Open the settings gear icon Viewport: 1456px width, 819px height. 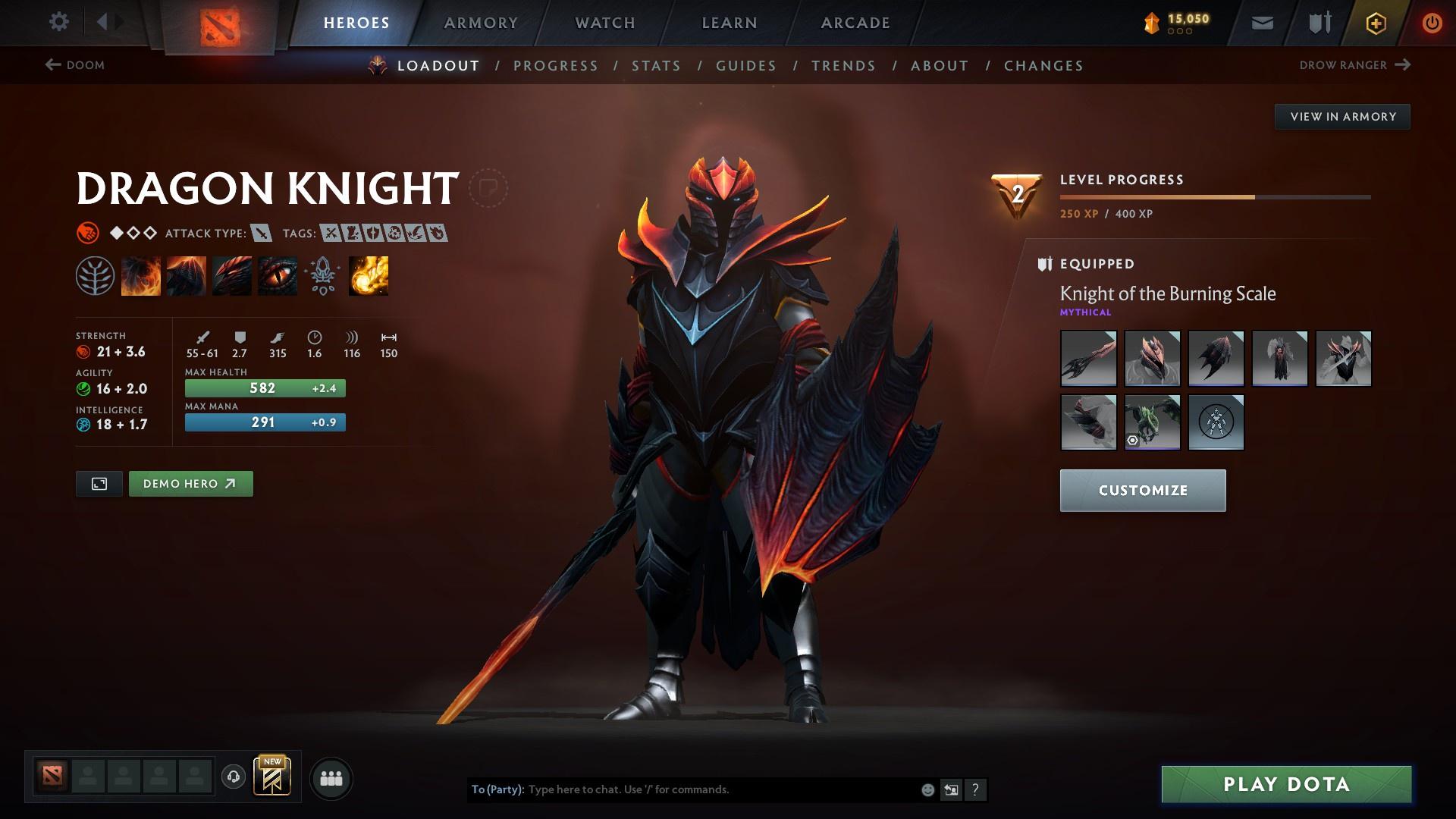pyautogui.click(x=58, y=22)
